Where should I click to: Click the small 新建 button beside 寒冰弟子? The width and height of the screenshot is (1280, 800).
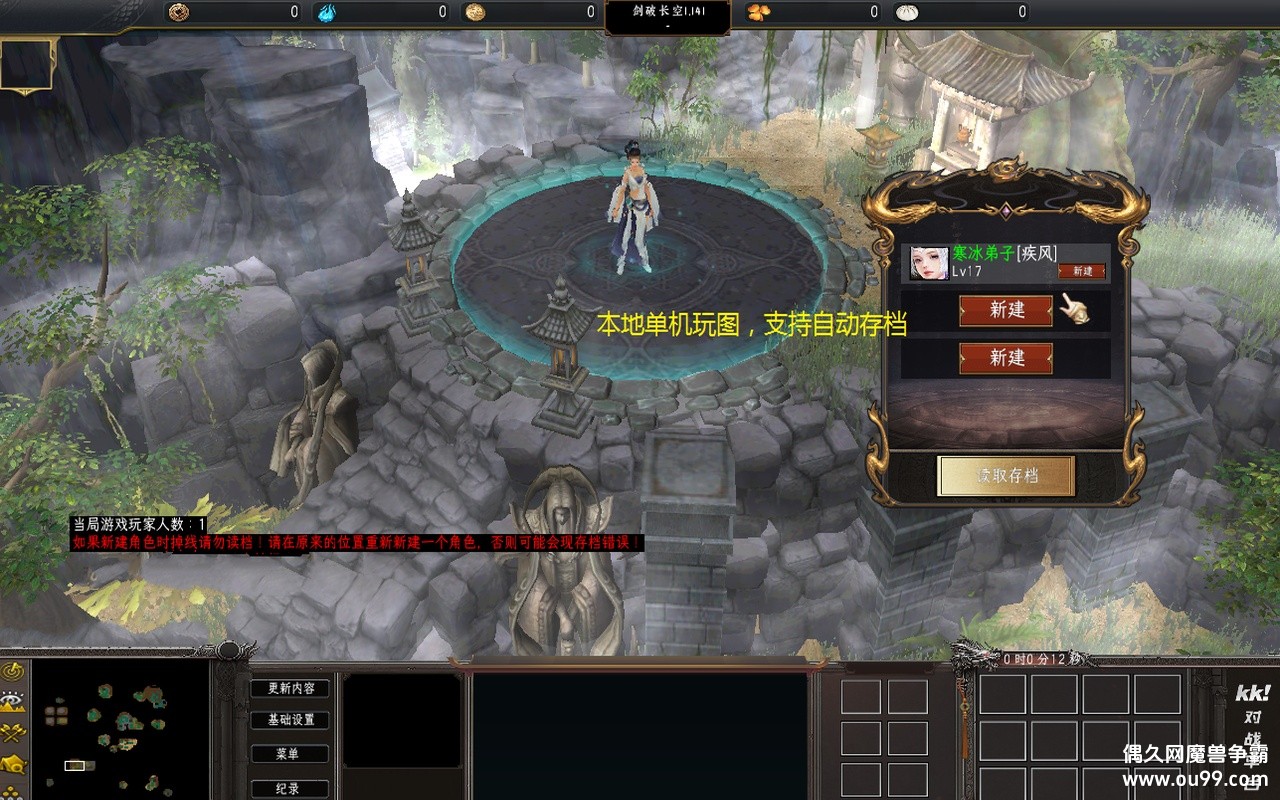(x=1082, y=271)
